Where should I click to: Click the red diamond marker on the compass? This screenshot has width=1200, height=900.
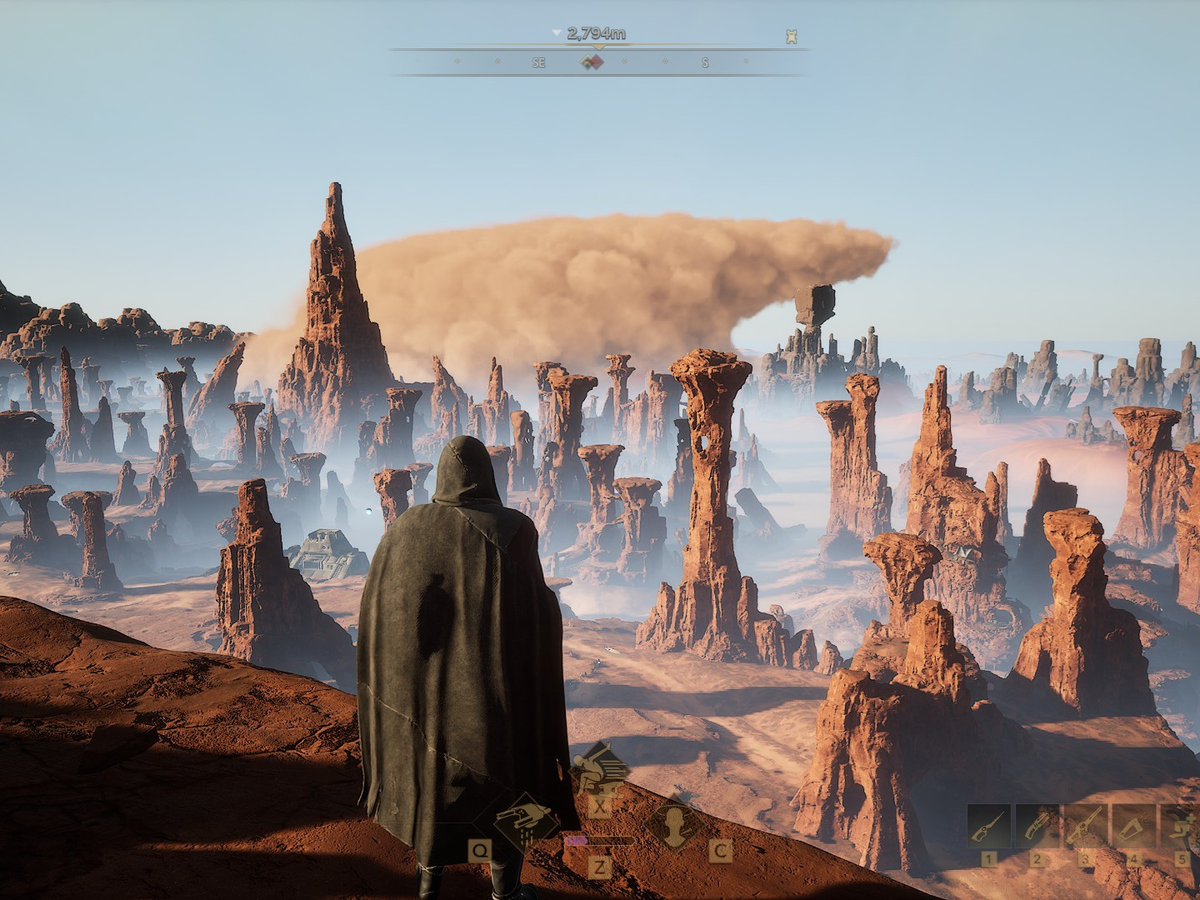592,62
